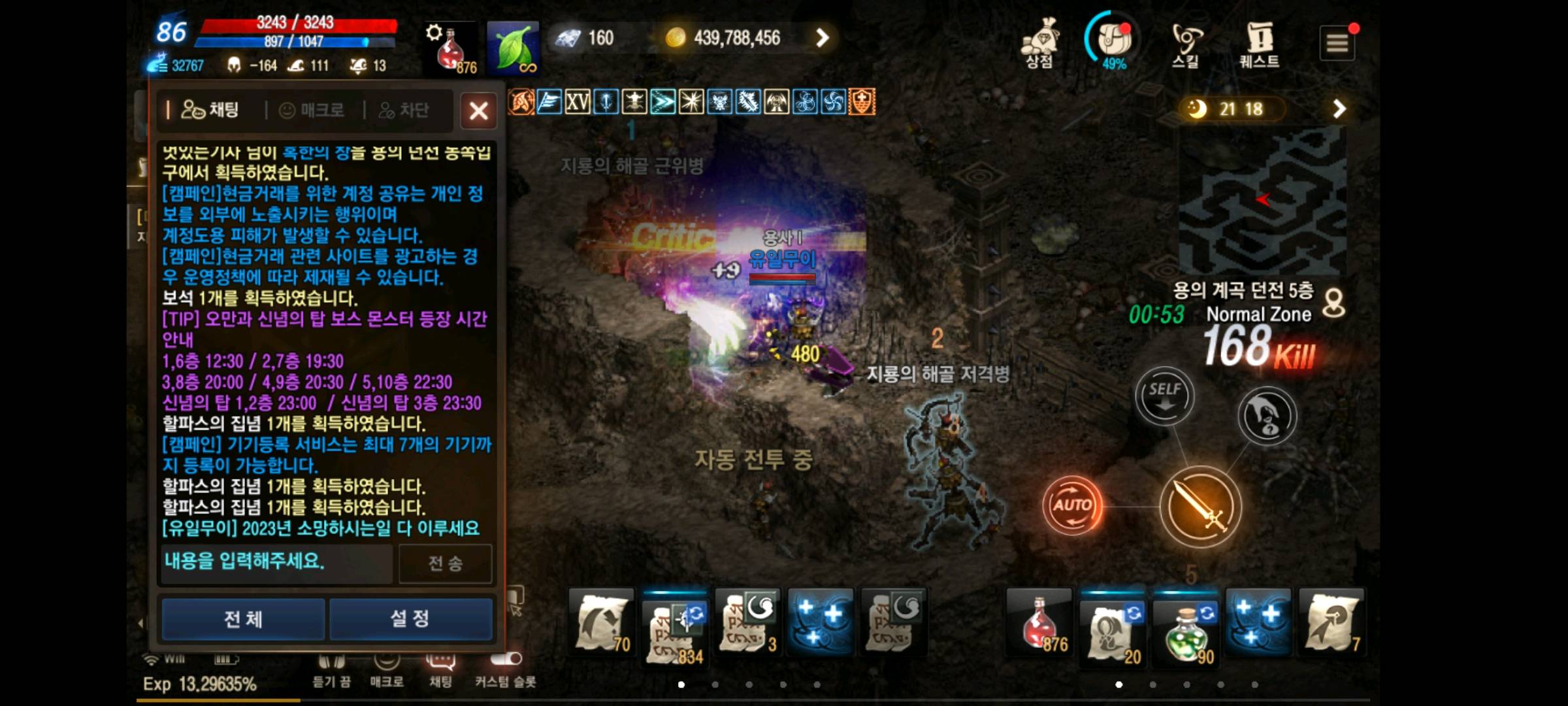
Task: Toggle AUTO battle mode
Action: click(x=1071, y=503)
